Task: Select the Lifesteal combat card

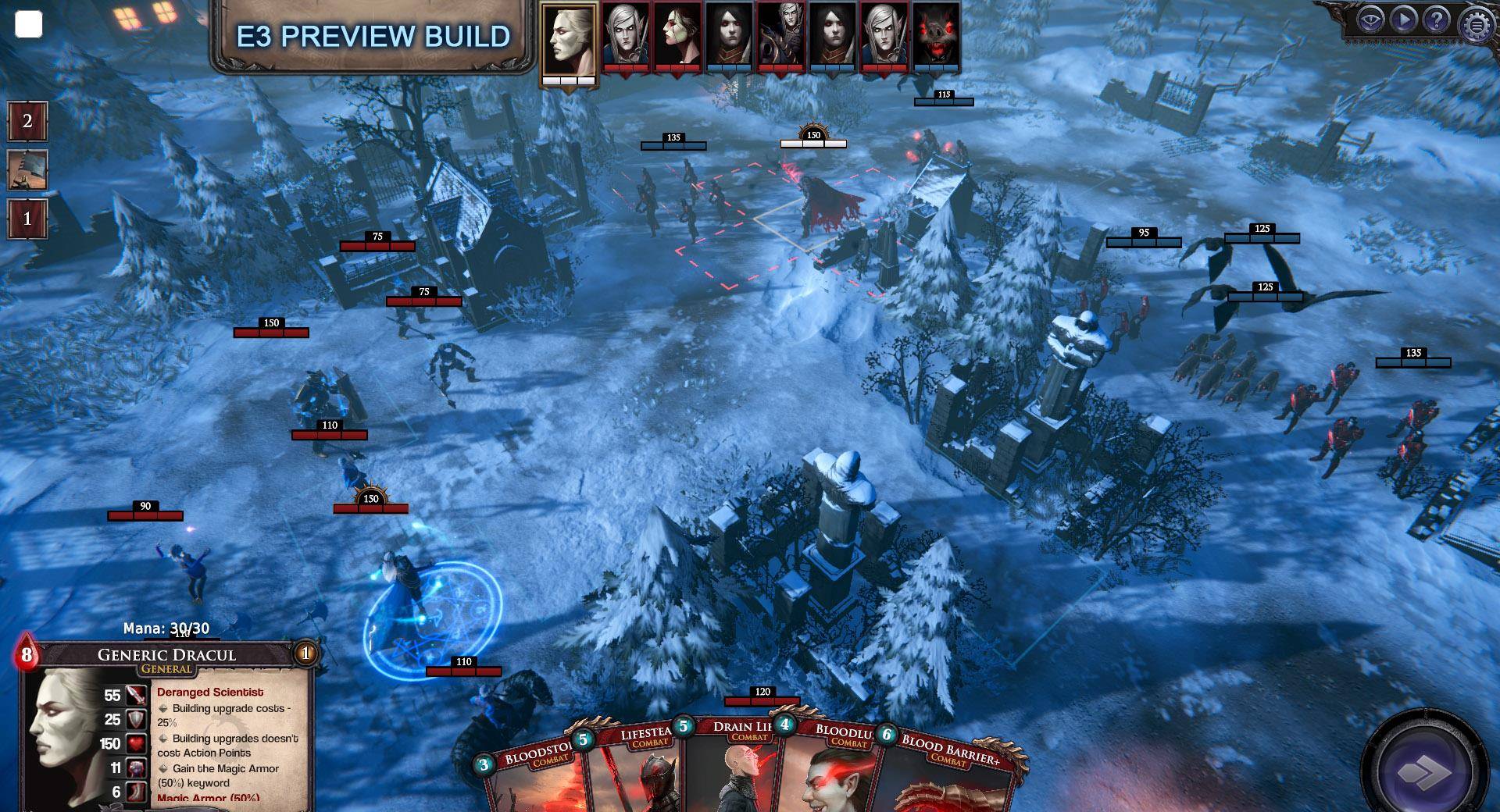Action: (x=633, y=773)
